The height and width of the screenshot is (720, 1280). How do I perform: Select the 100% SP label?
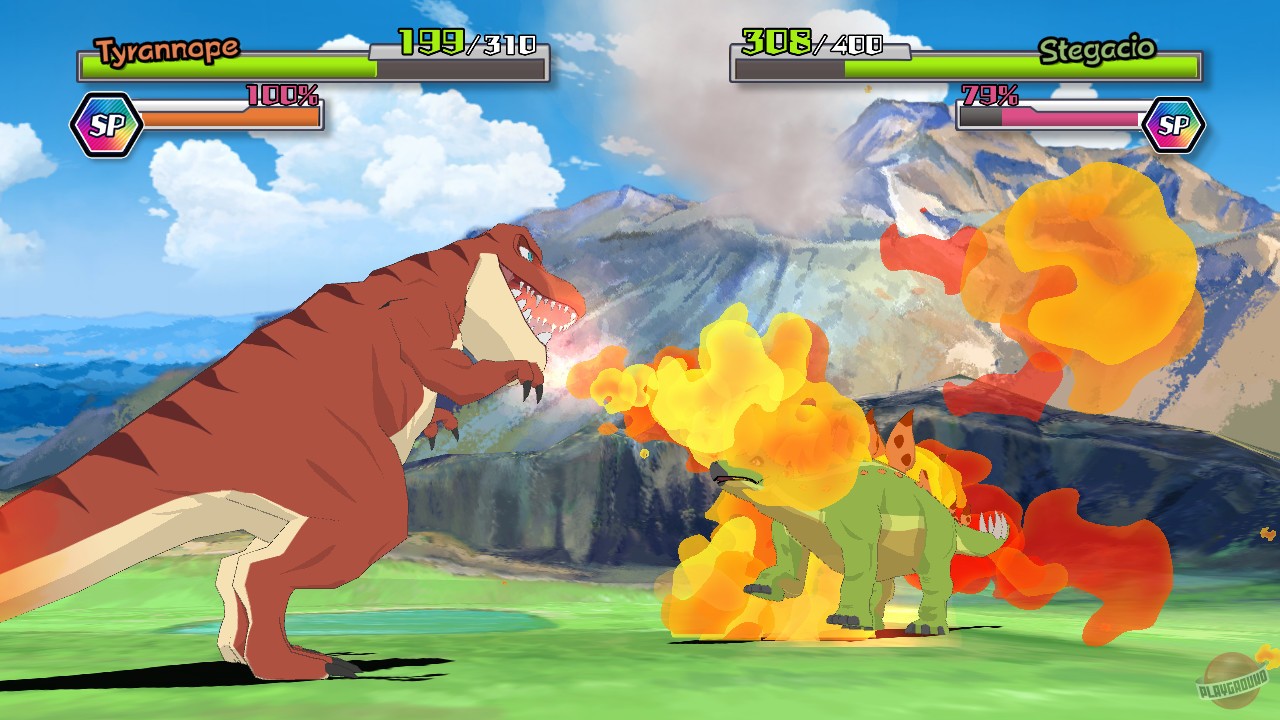[x=281, y=96]
